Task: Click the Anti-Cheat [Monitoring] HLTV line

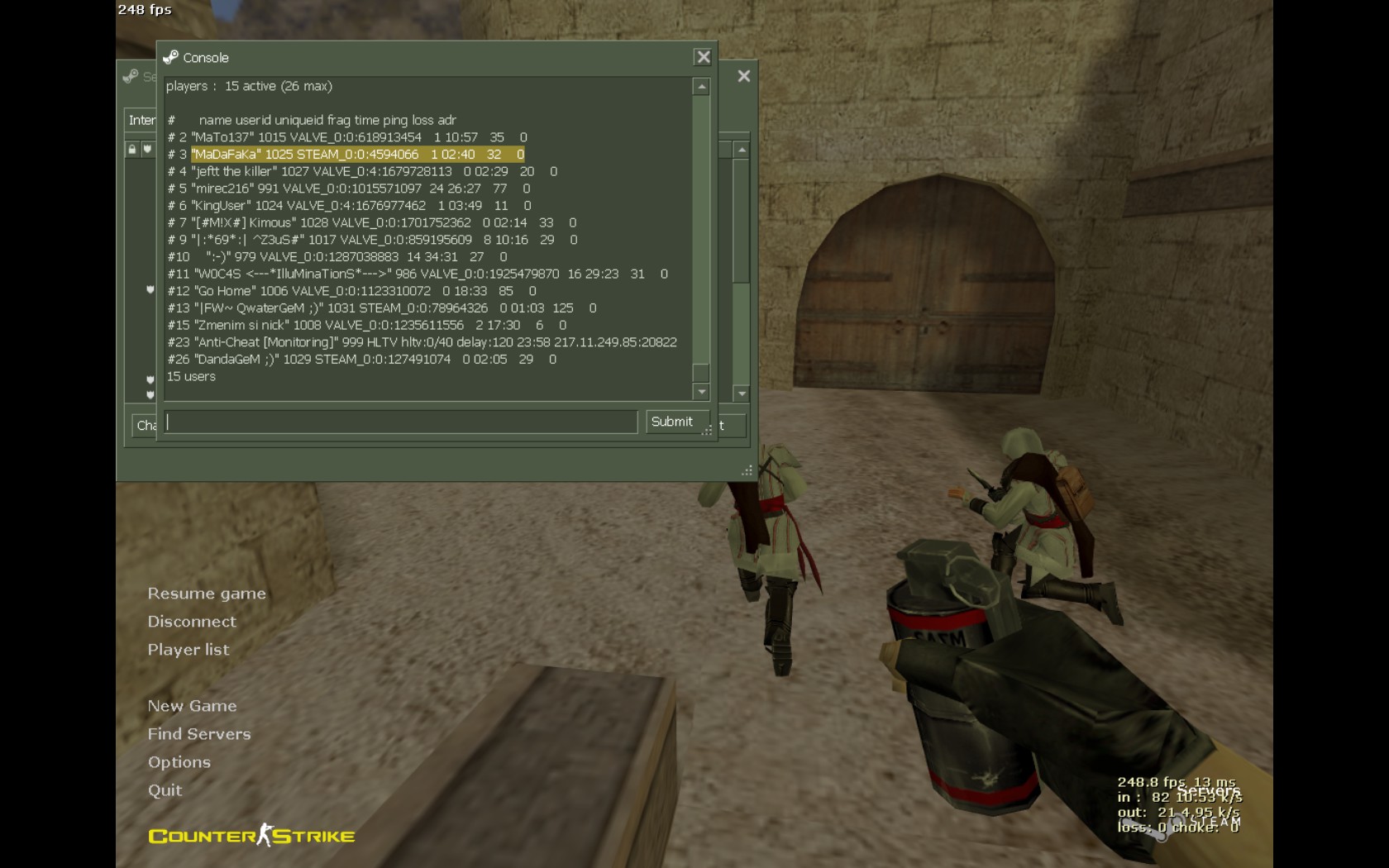Action: pos(422,342)
